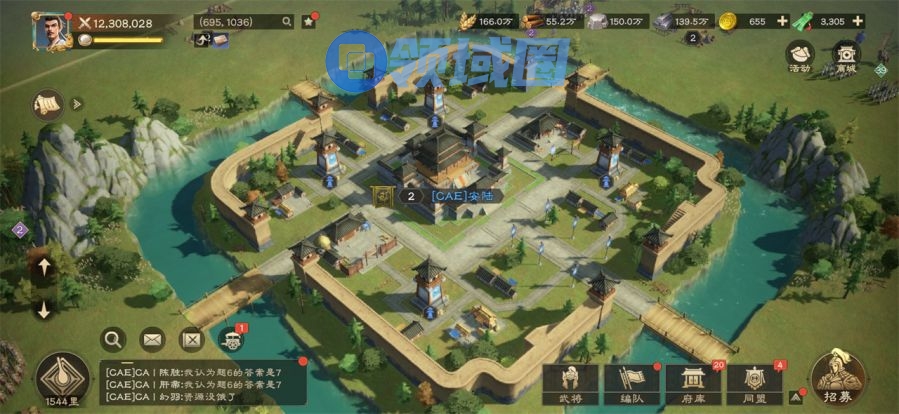Open the crossed-out envelope reports icon
Image resolution: width=899 pixels, height=414 pixels.
click(x=191, y=339)
